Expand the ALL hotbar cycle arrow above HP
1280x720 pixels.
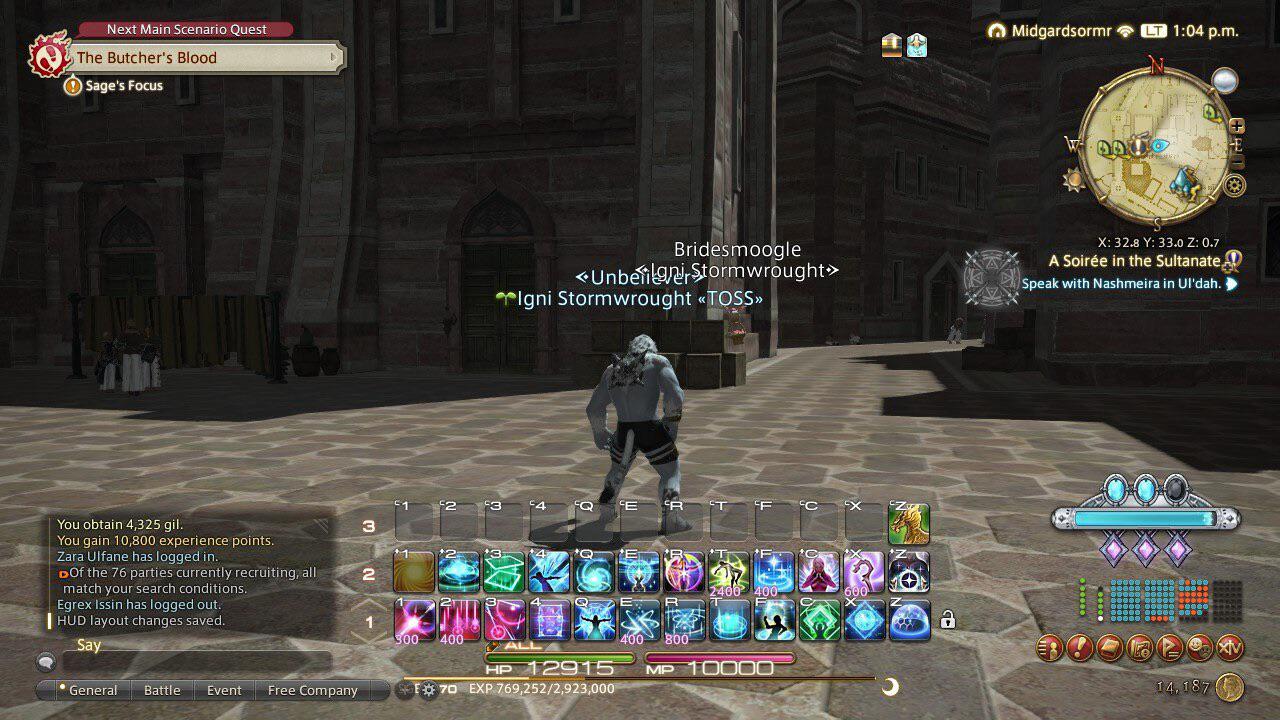click(x=493, y=646)
